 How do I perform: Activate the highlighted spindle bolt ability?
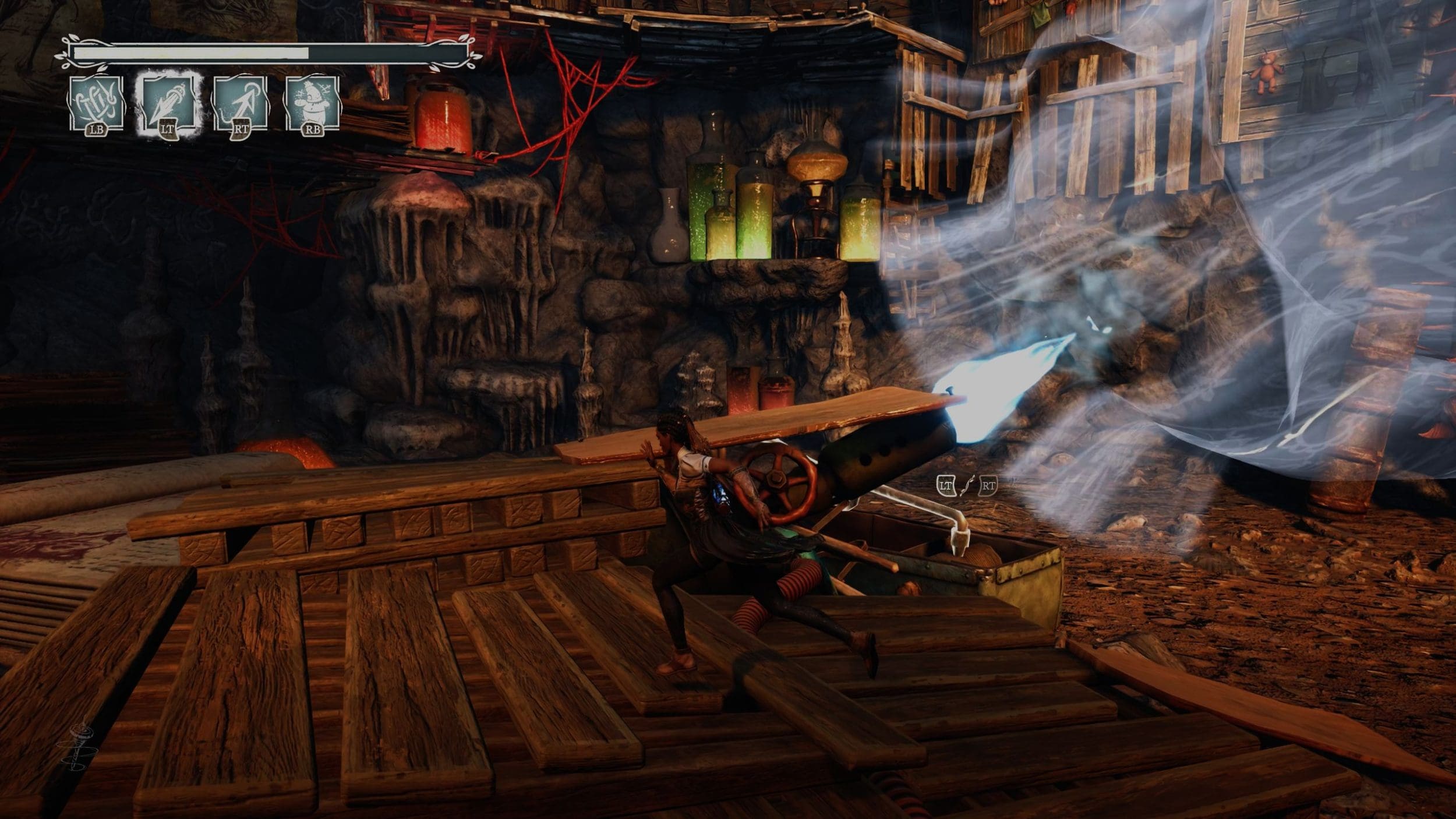[168, 103]
